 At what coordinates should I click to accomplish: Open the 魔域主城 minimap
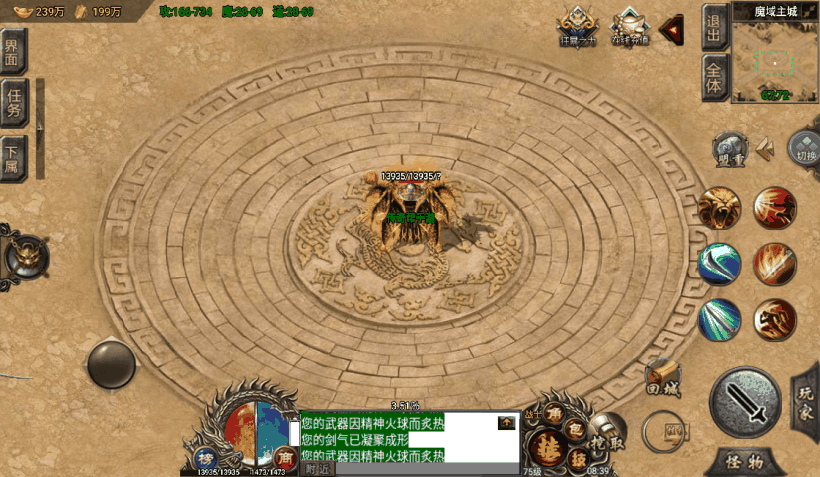[x=775, y=59]
